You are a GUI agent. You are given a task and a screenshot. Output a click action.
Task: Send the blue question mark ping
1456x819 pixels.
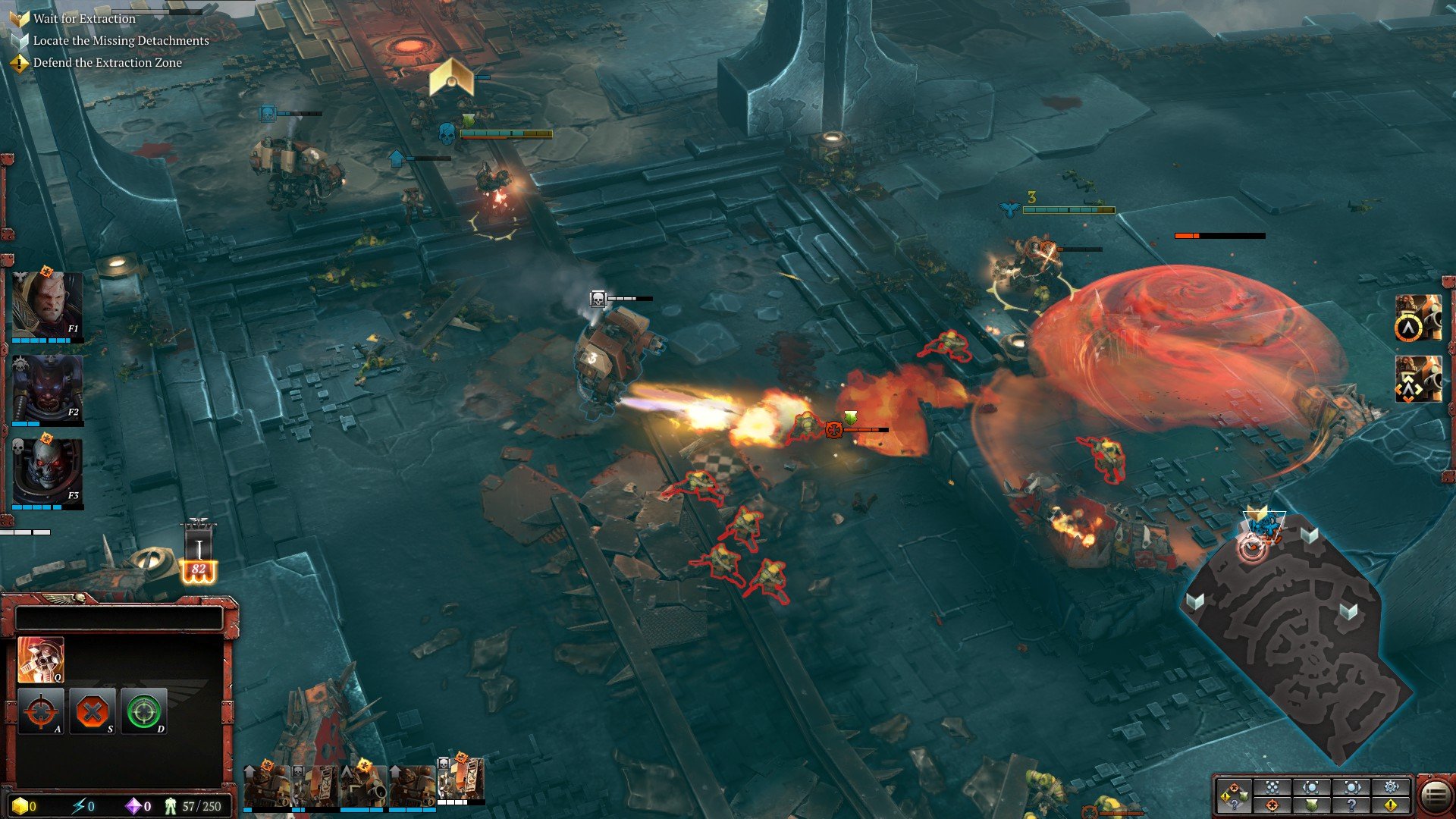[1352, 805]
